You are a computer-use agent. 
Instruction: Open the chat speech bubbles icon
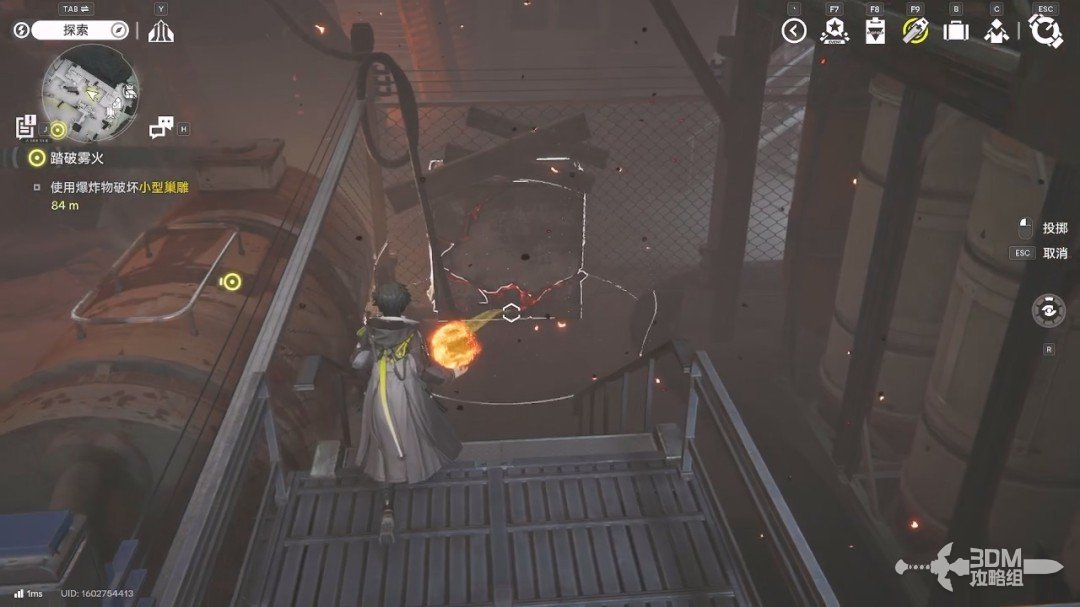tap(161, 128)
